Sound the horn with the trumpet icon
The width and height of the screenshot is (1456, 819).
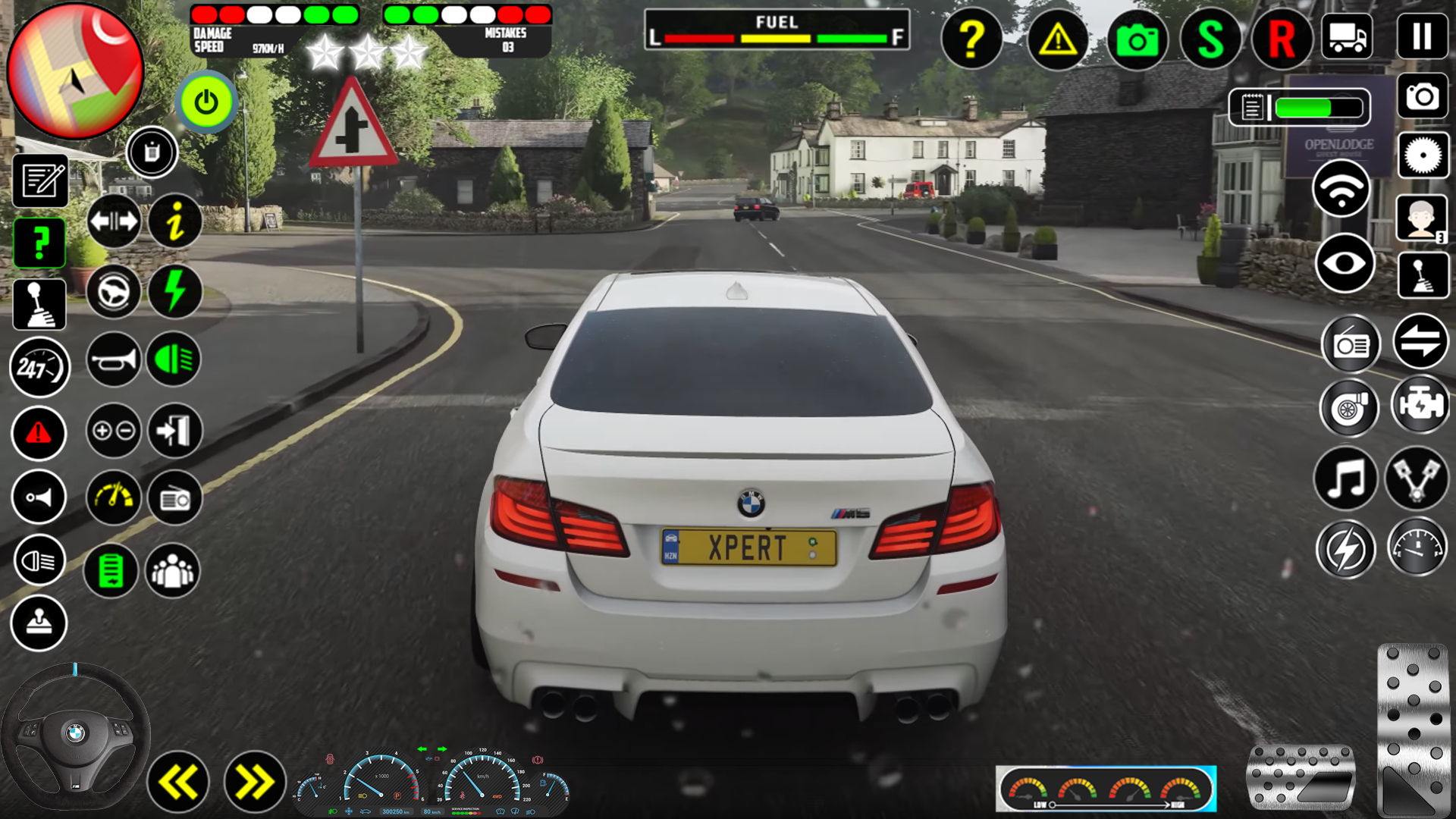pos(112,360)
